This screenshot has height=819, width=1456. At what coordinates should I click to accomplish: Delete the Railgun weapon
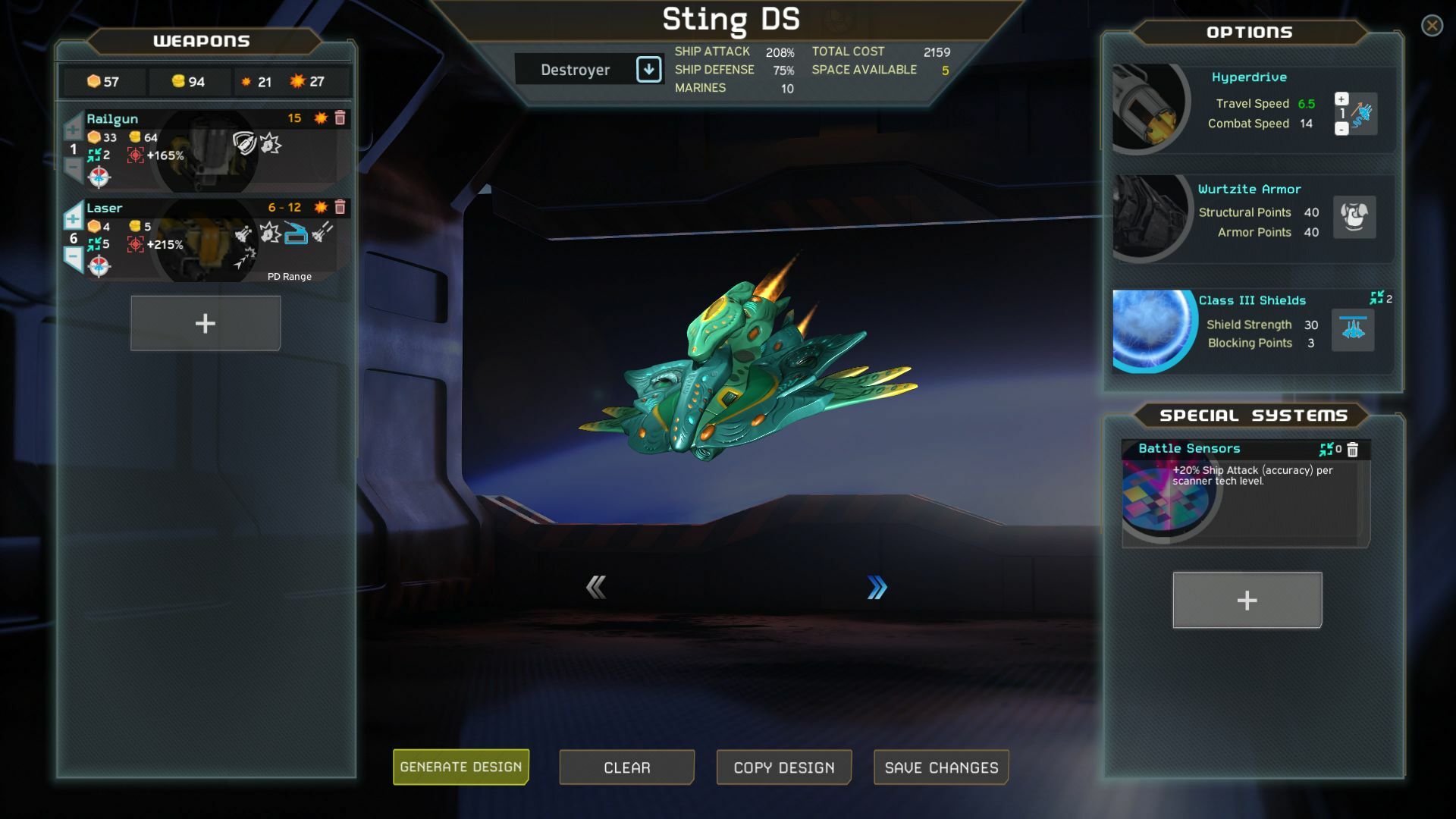[340, 118]
